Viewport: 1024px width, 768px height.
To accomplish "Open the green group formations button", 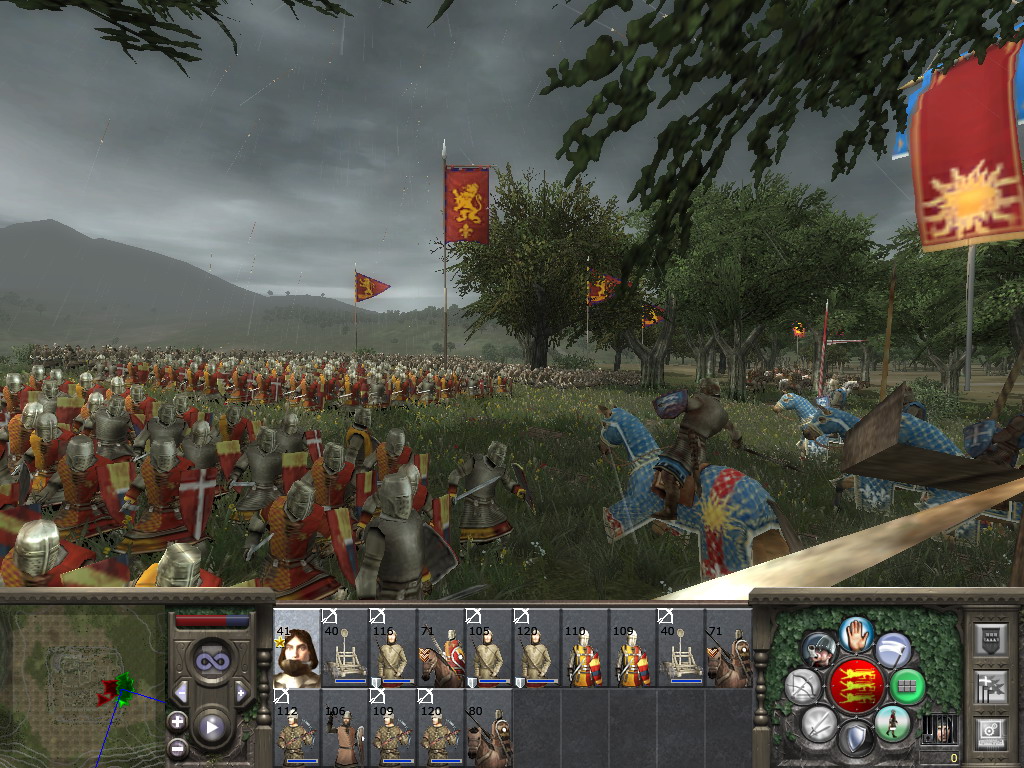I will tap(906, 686).
